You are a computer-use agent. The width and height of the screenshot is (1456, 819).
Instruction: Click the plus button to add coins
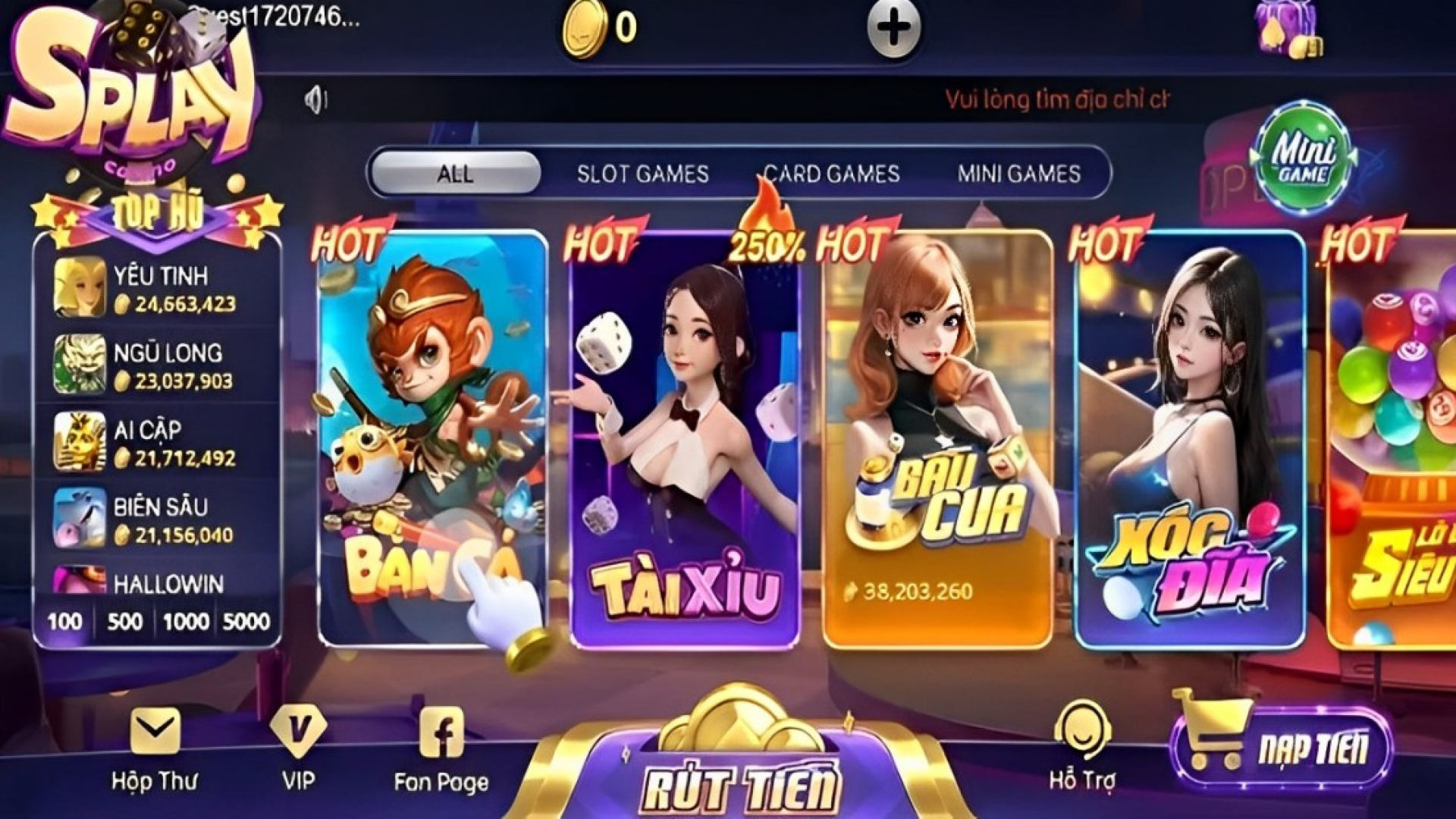pos(893,29)
